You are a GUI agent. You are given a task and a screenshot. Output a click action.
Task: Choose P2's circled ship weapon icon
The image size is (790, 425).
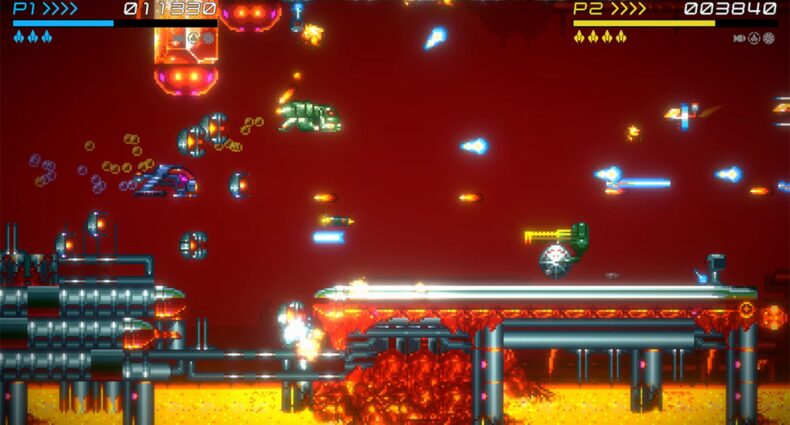pos(755,38)
